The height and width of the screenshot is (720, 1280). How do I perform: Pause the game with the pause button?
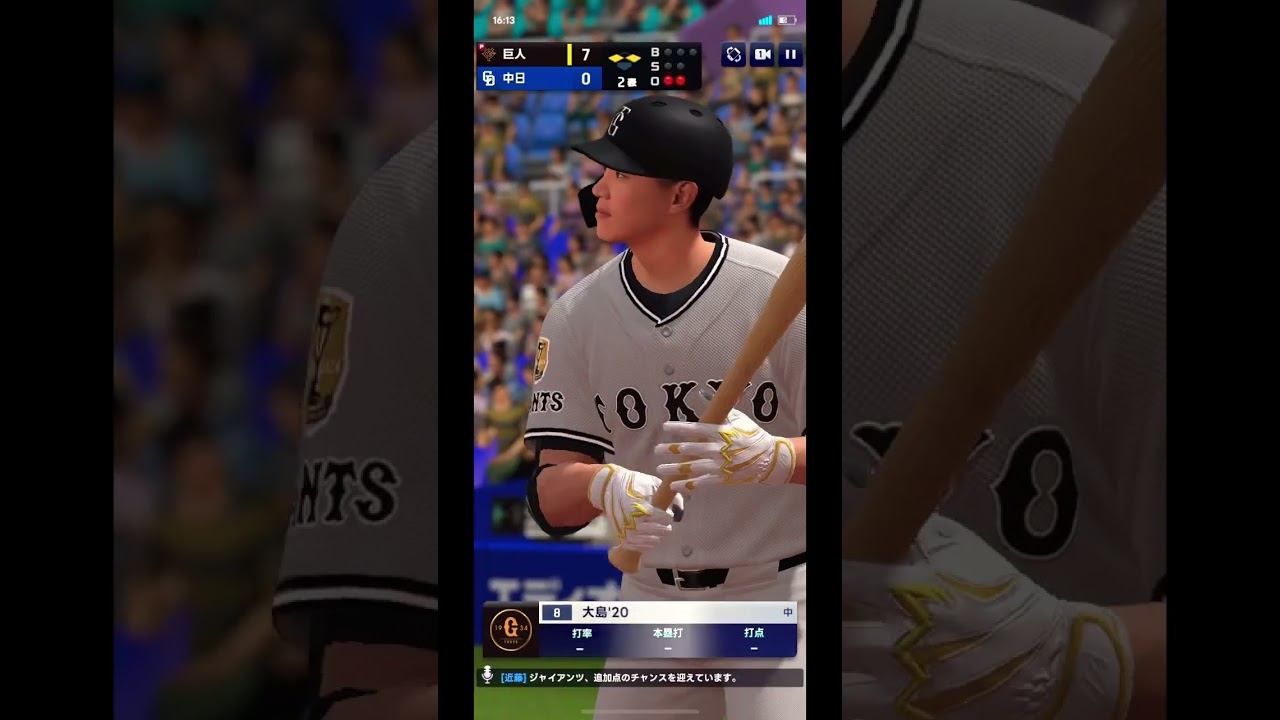point(790,55)
